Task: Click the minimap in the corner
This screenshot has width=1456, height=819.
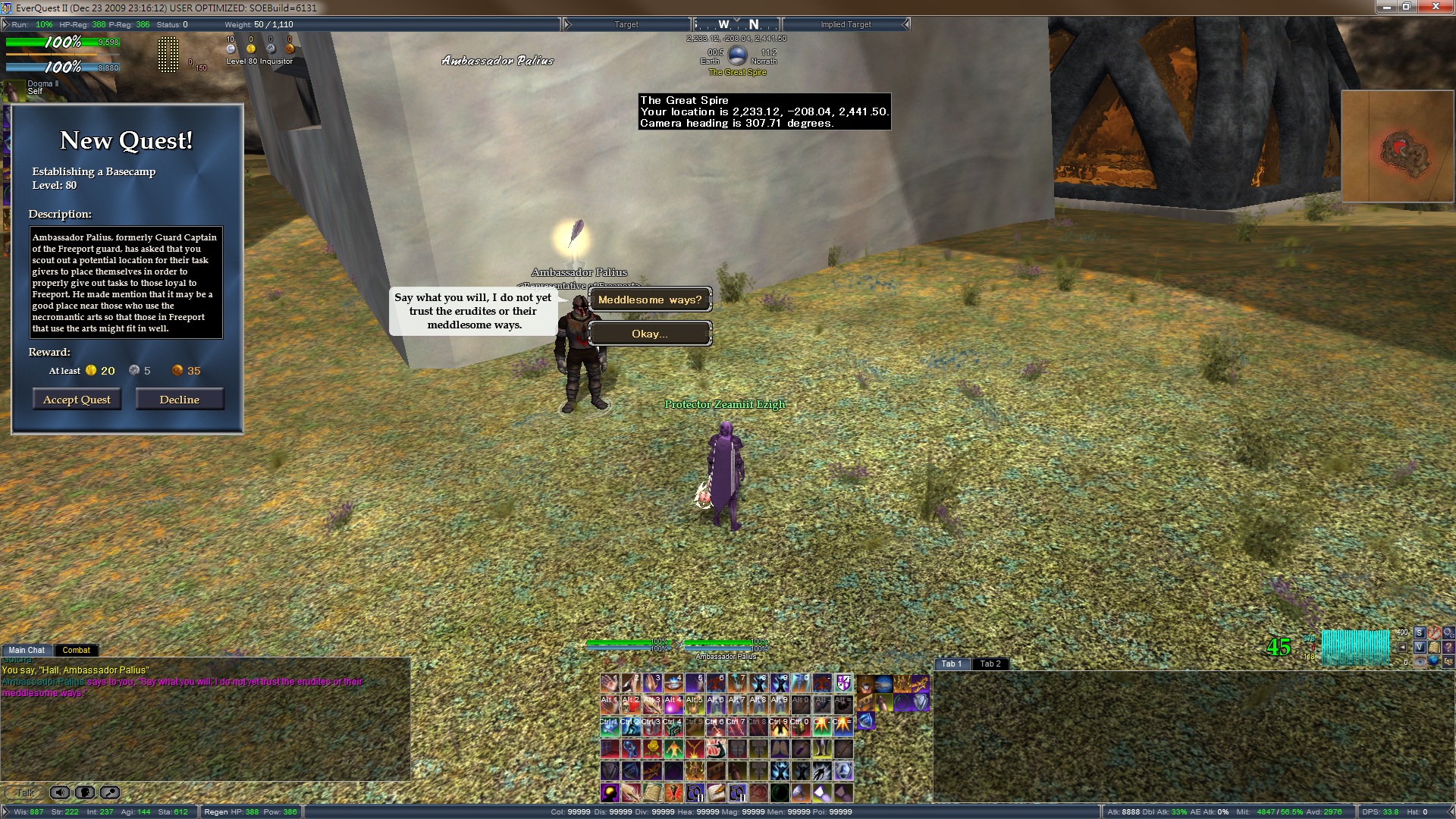Action: 1397,146
